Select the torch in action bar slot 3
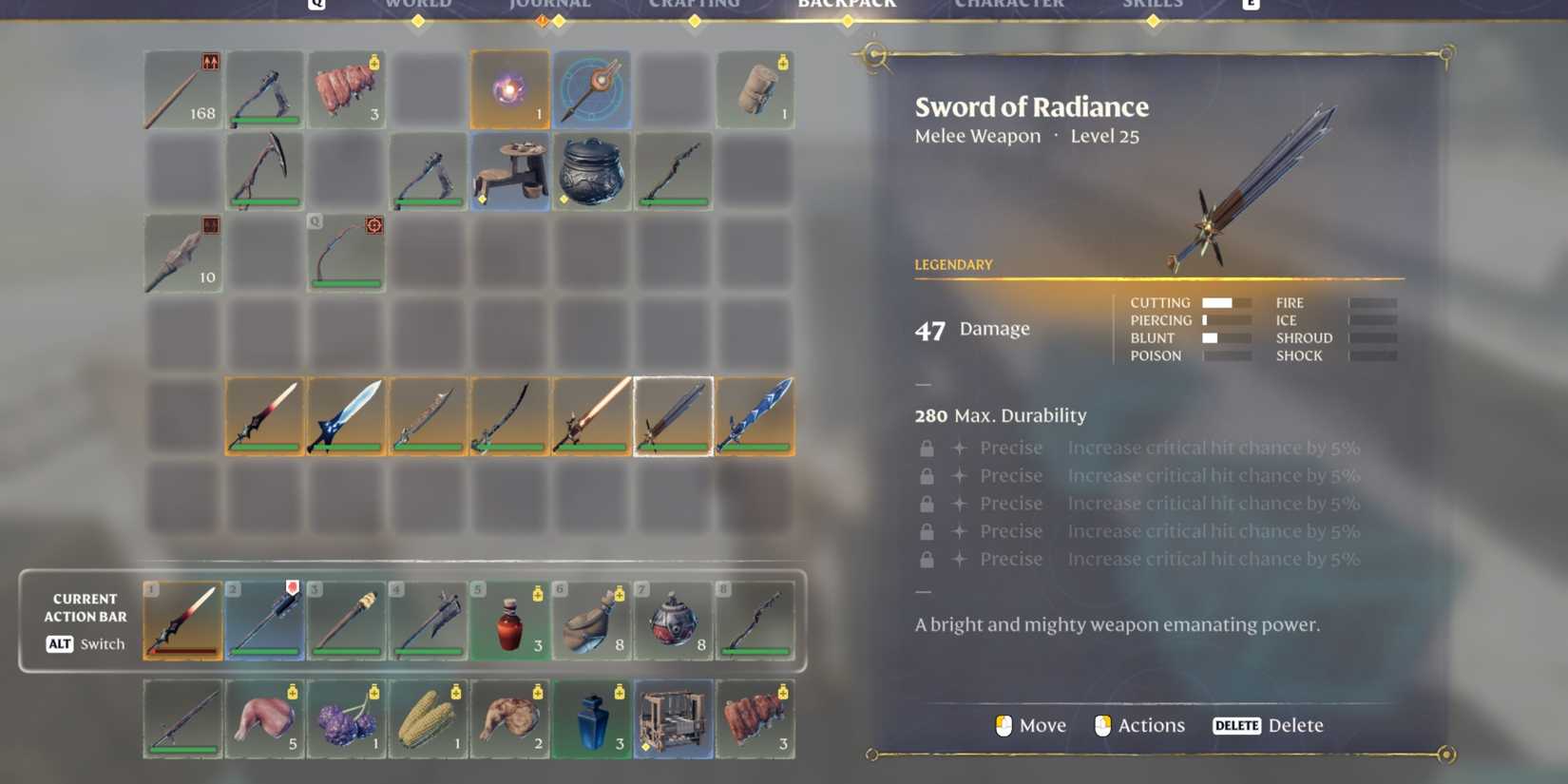The width and height of the screenshot is (1568, 784). click(346, 621)
